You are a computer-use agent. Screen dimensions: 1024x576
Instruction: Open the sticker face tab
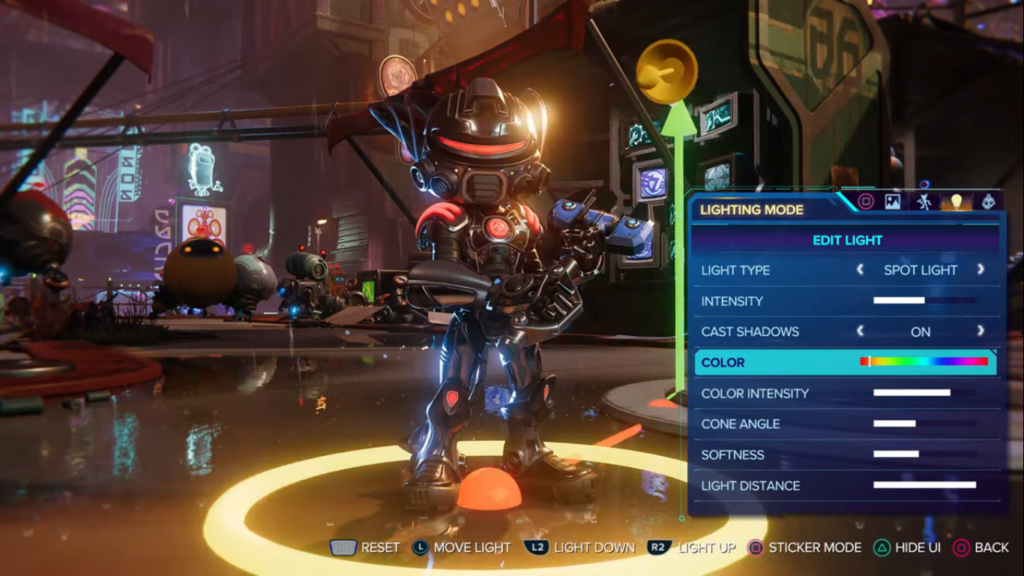pyautogui.click(x=987, y=201)
